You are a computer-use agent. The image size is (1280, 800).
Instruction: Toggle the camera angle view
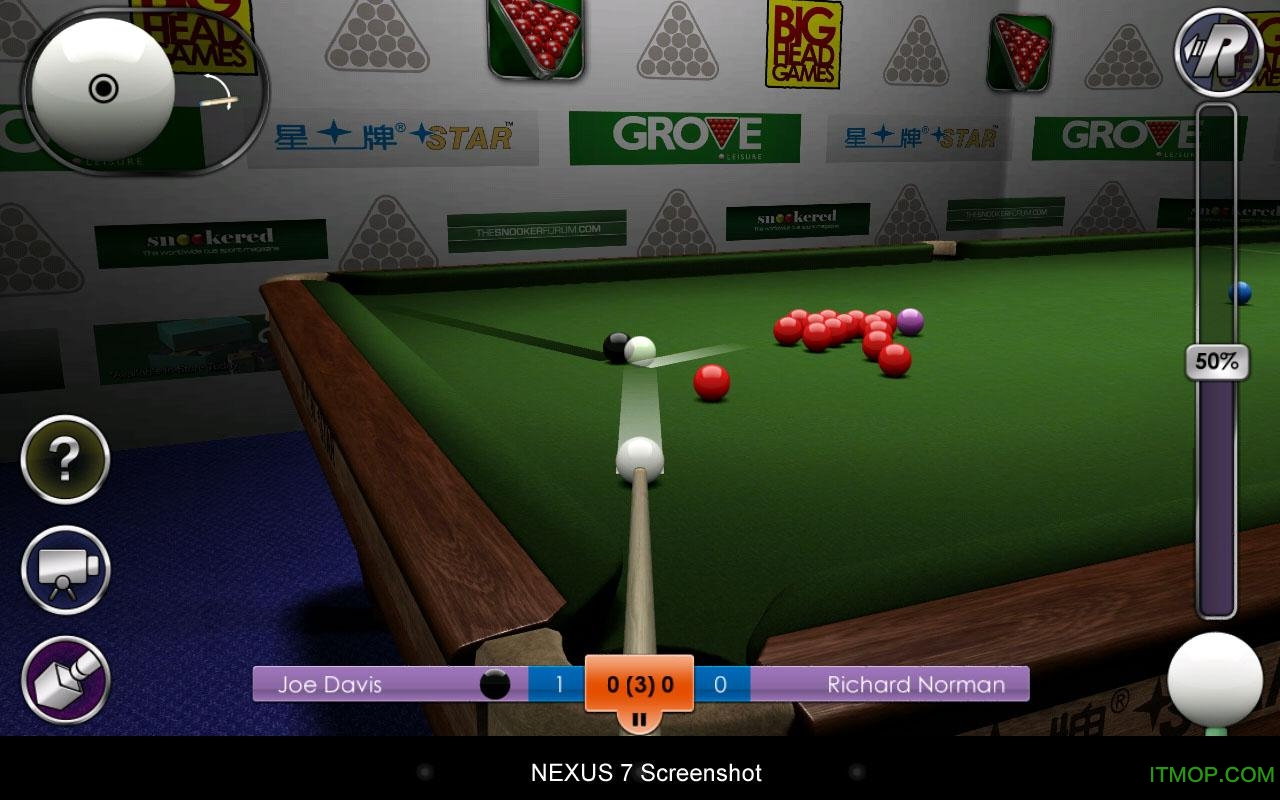click(63, 572)
